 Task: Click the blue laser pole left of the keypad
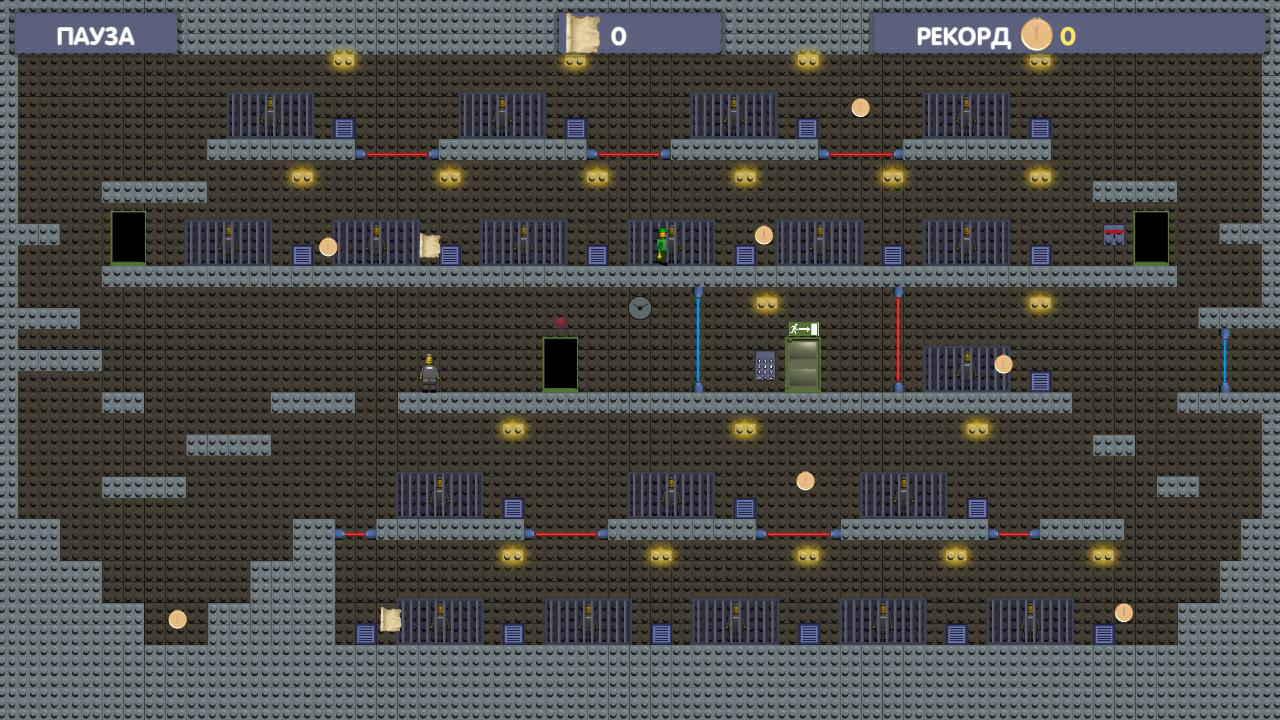pos(697,340)
